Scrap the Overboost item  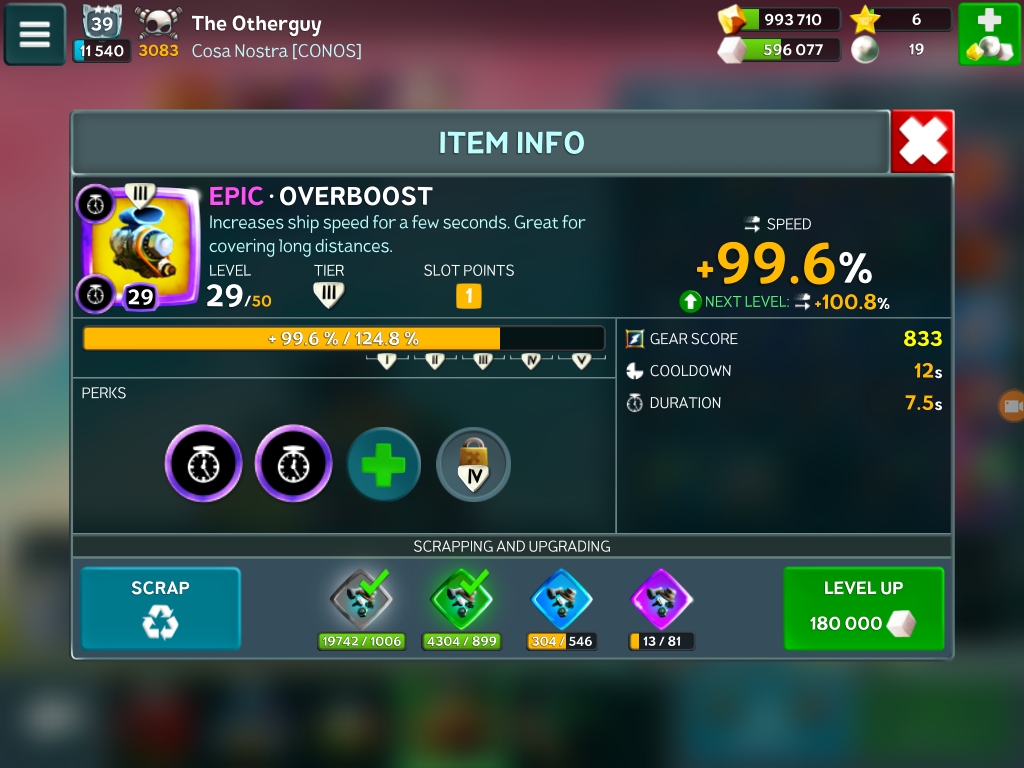click(x=160, y=608)
